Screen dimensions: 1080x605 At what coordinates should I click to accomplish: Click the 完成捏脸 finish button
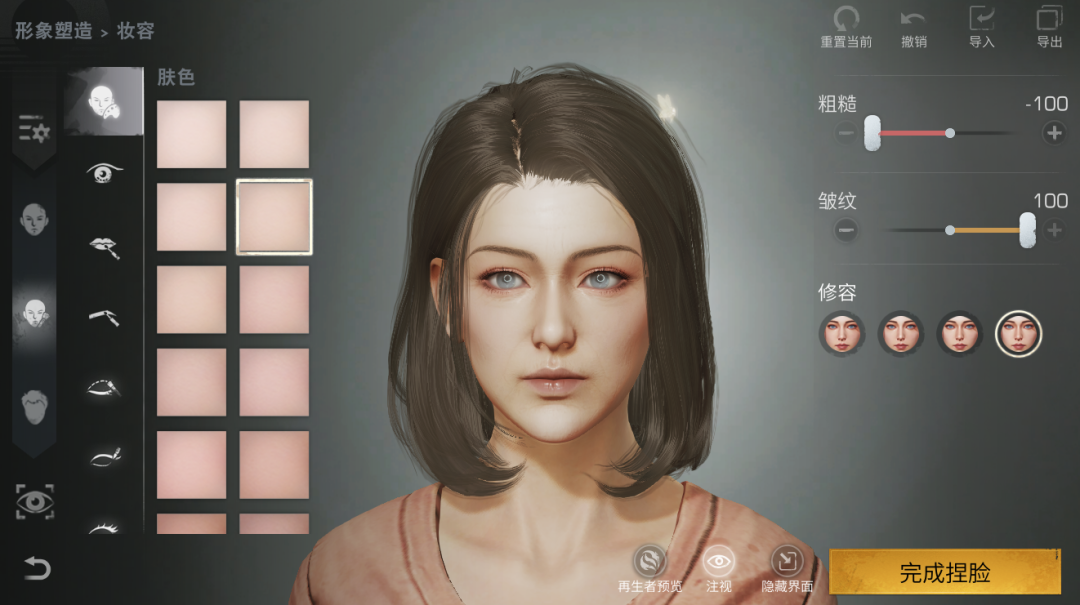click(x=944, y=572)
